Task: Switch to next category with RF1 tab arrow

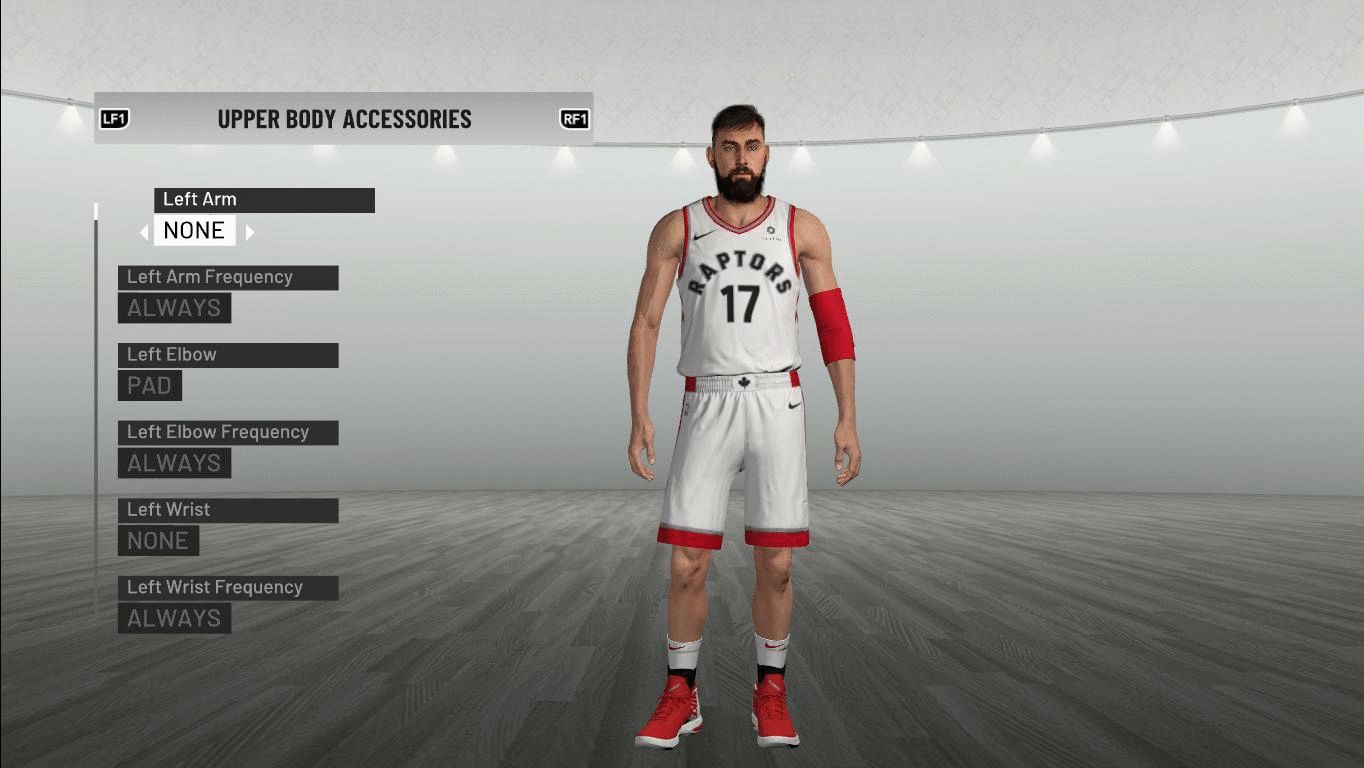Action: tap(574, 119)
